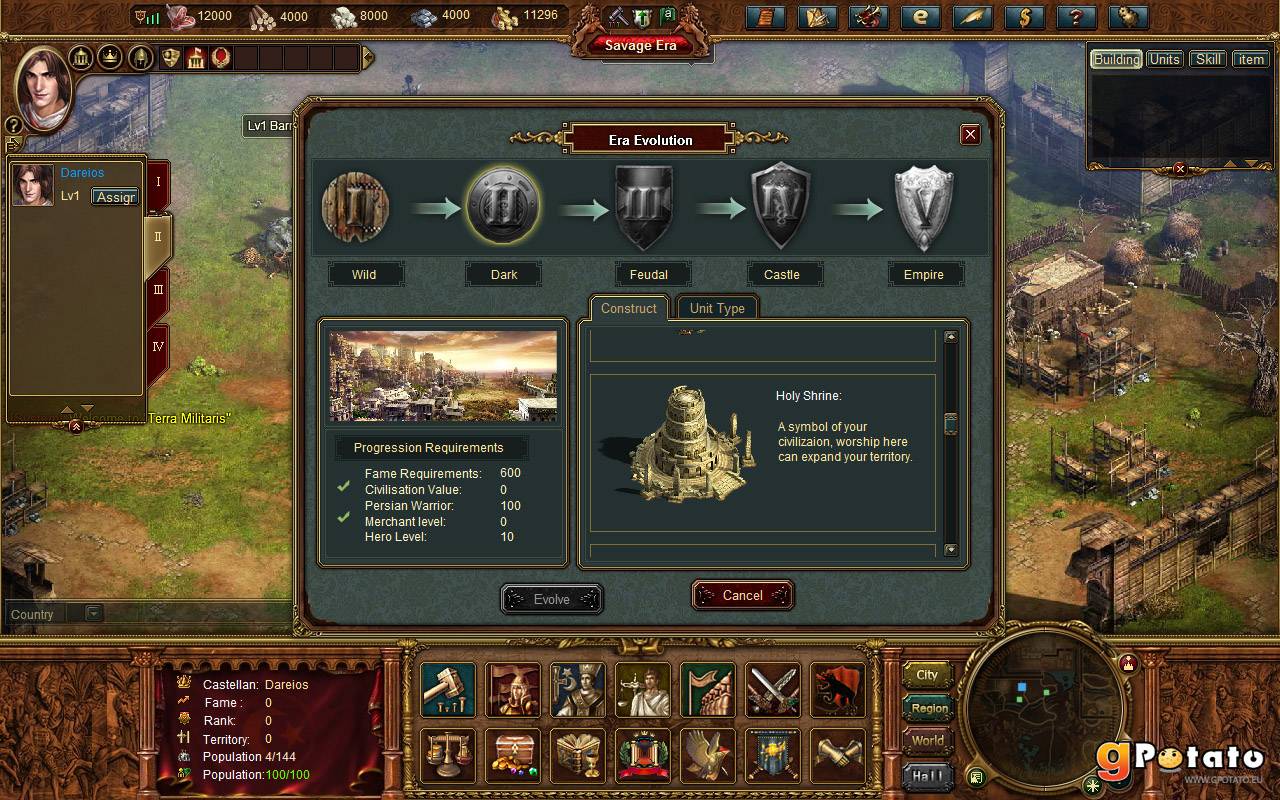Image resolution: width=1280 pixels, height=800 pixels.
Task: Open the dollar sign shop button
Action: [x=1024, y=17]
